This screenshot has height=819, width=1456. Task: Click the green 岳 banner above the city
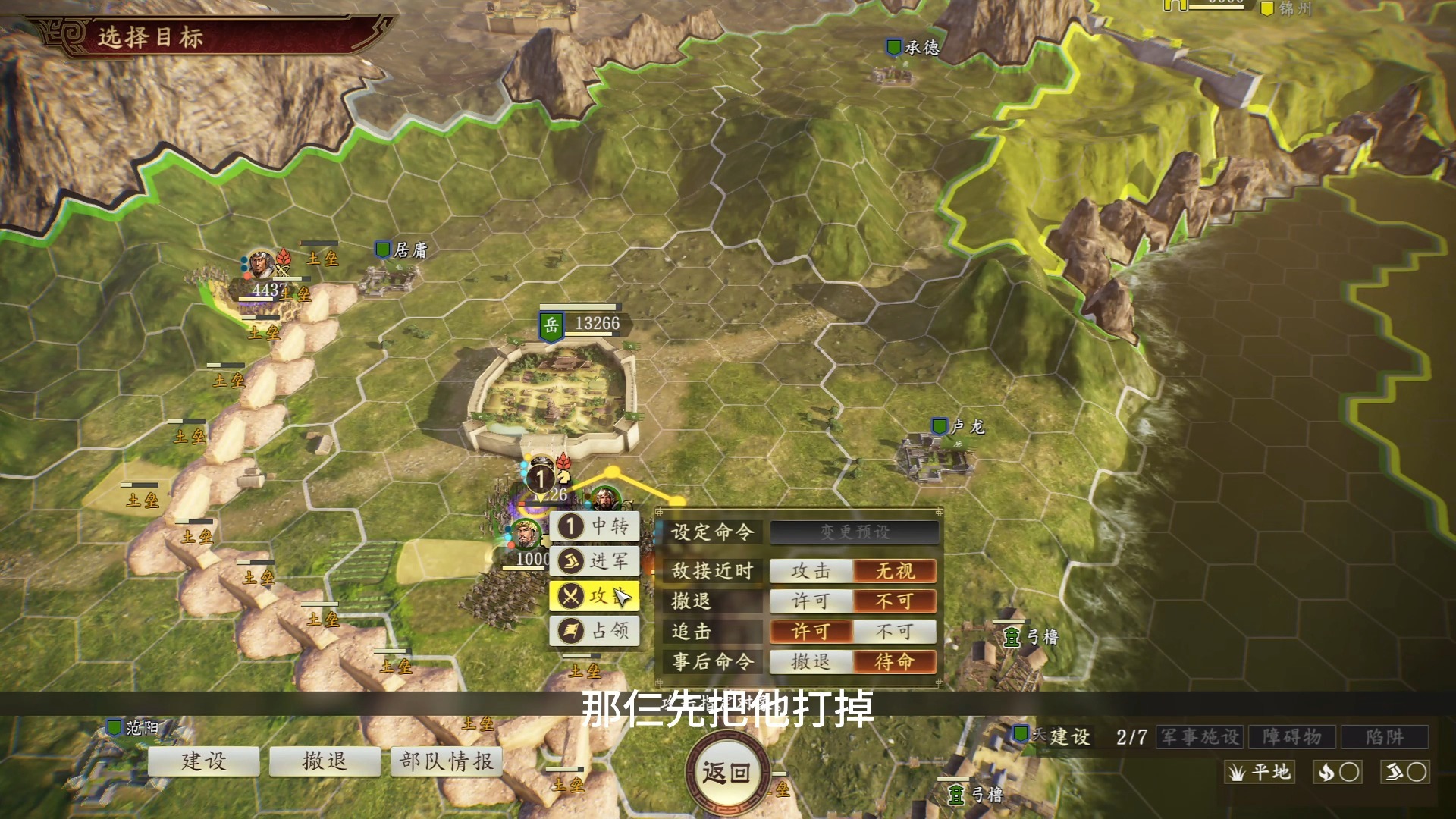pyautogui.click(x=551, y=326)
